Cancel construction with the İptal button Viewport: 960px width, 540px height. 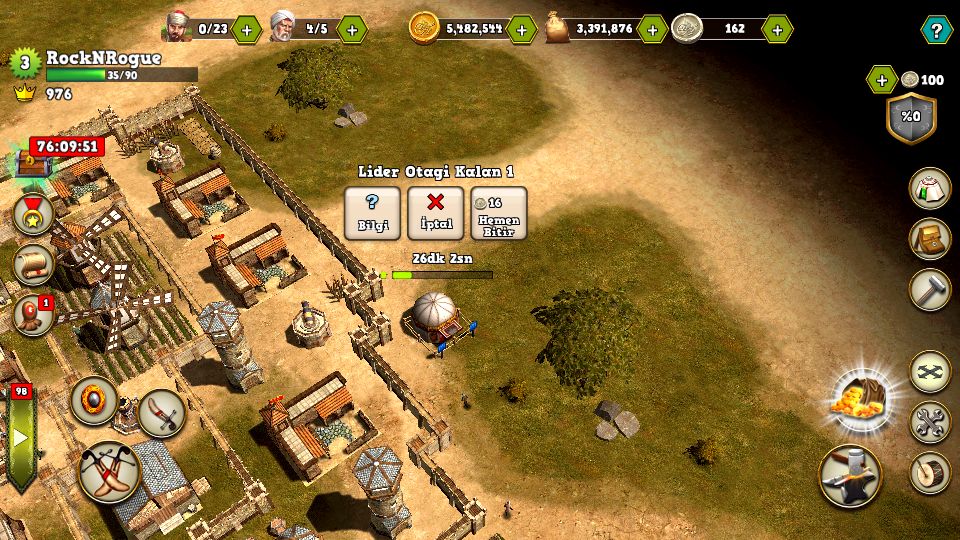435,213
